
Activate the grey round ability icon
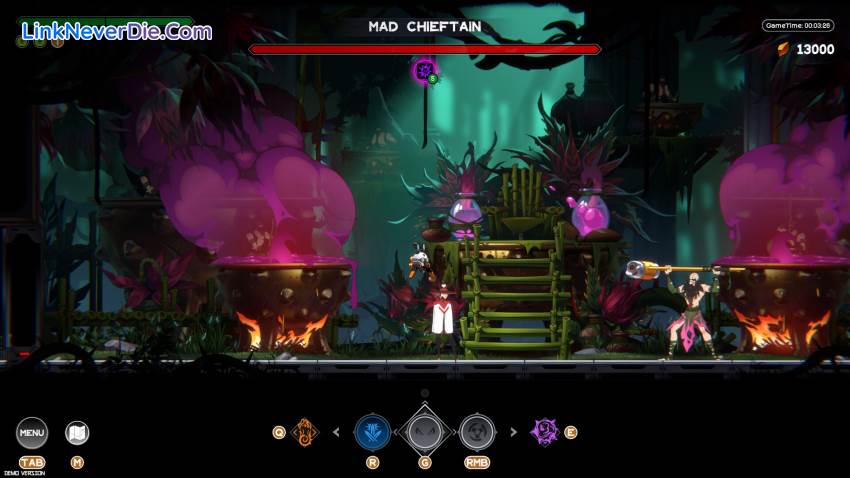pyautogui.click(x=477, y=432)
